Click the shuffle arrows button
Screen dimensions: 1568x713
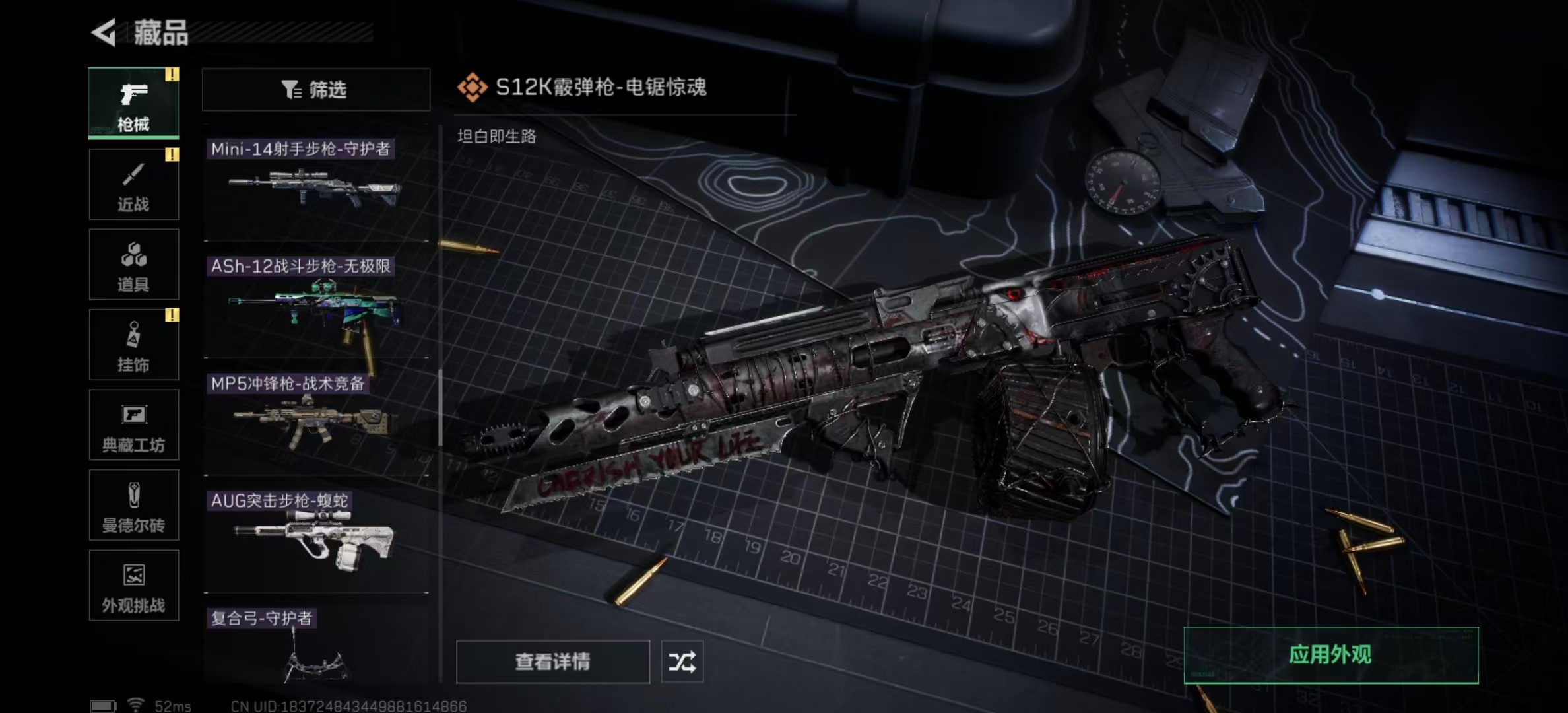pyautogui.click(x=682, y=662)
